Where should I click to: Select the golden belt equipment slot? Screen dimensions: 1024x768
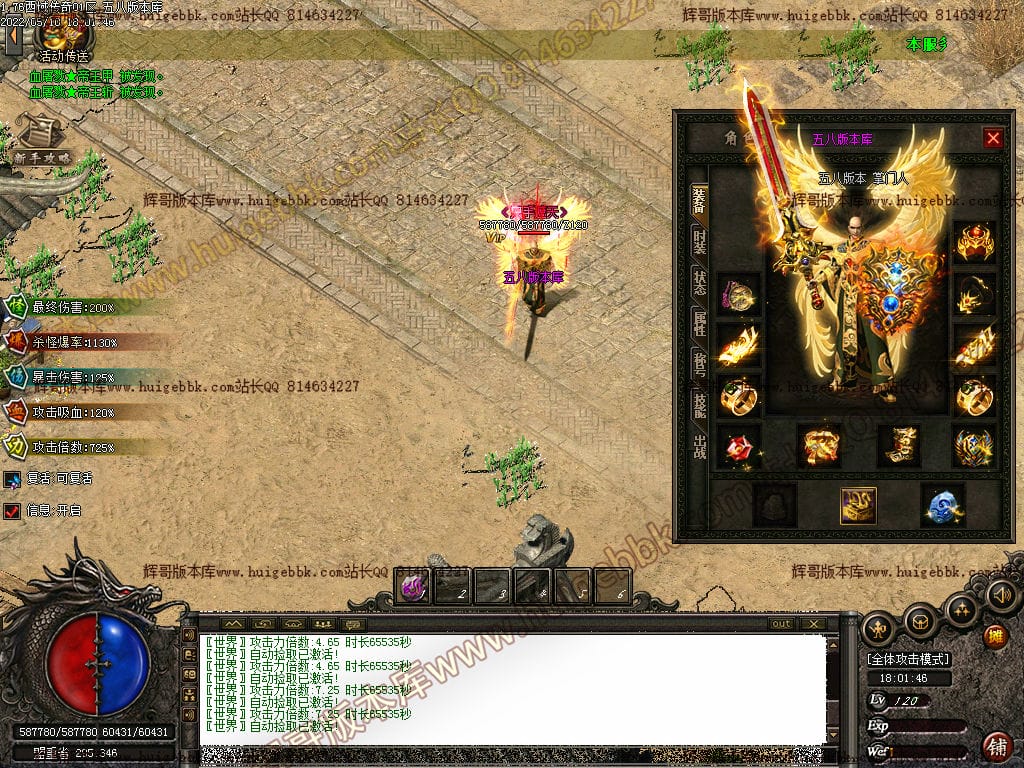pos(820,447)
